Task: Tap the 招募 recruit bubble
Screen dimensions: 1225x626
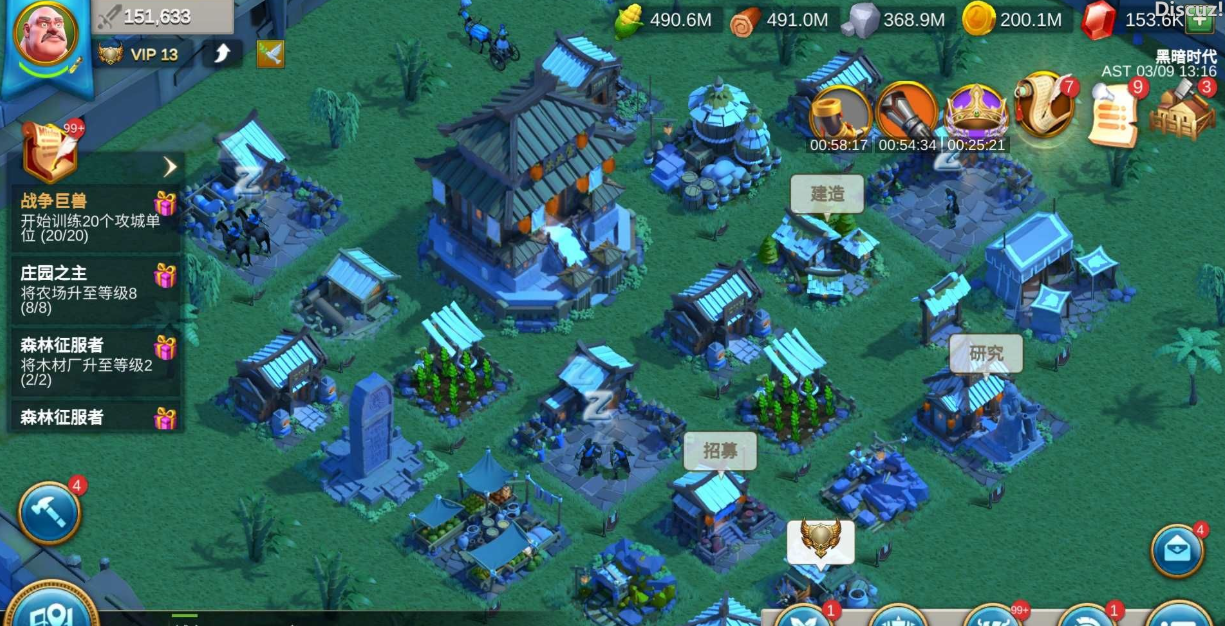Action: (720, 451)
